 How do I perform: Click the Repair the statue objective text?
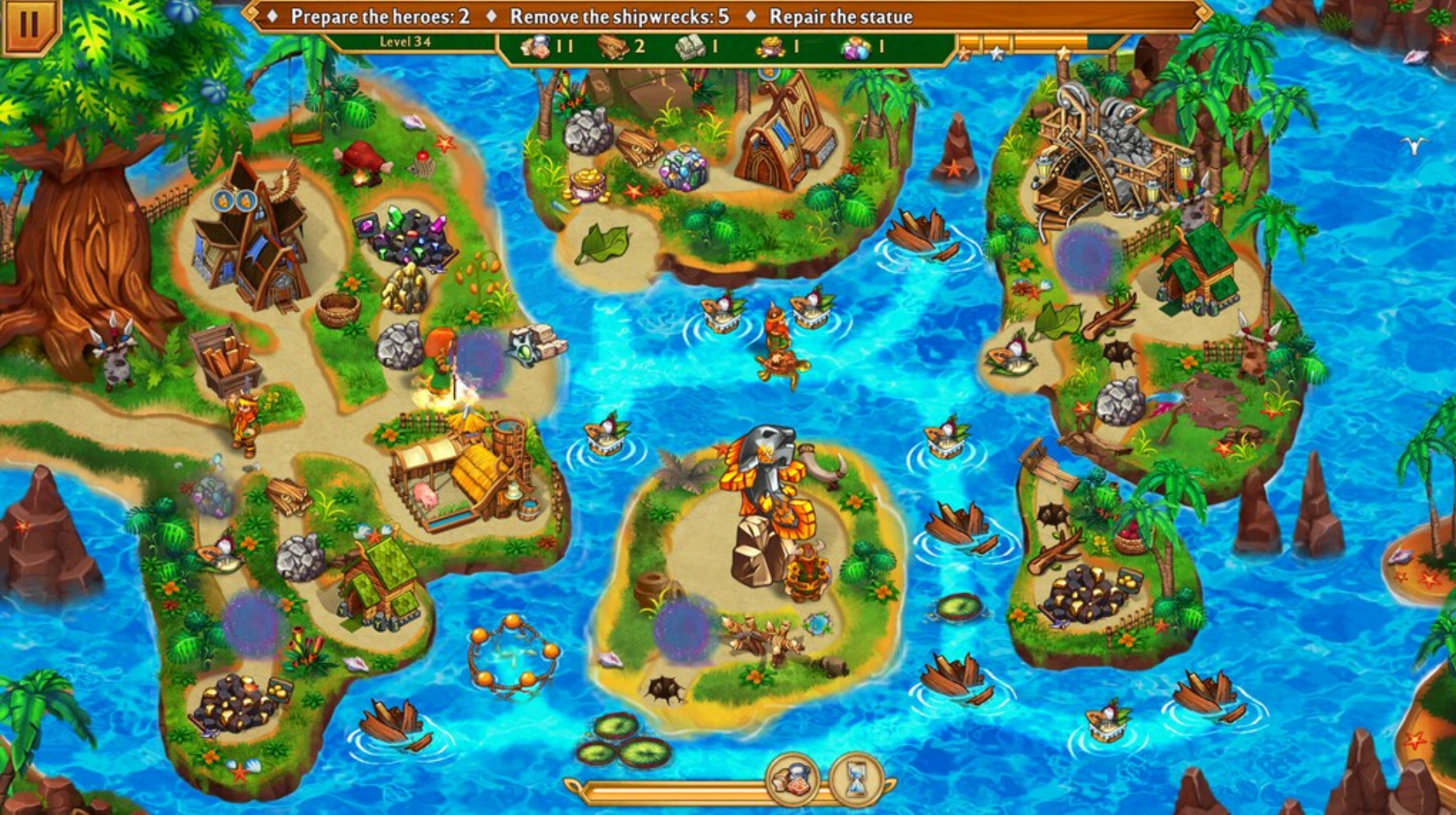click(842, 13)
